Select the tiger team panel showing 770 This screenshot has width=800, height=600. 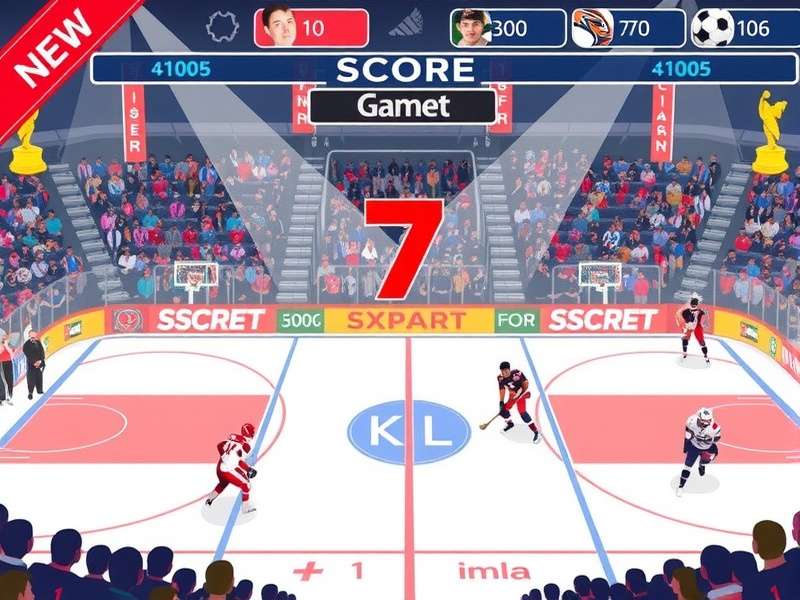coord(627,28)
